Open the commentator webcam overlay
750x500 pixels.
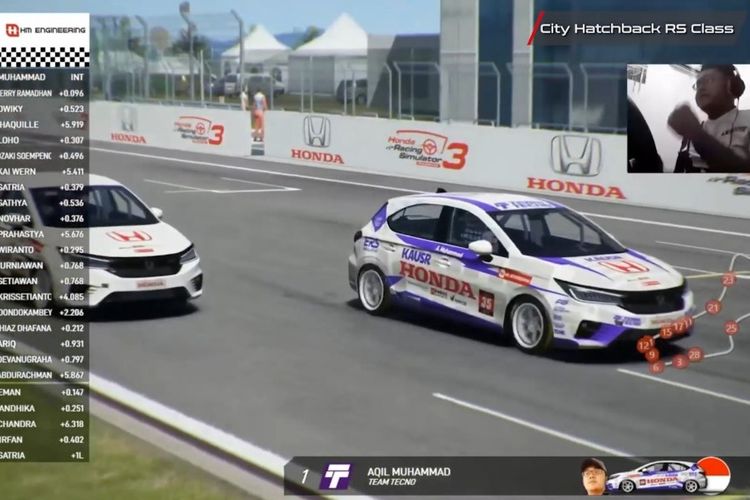pos(688,118)
